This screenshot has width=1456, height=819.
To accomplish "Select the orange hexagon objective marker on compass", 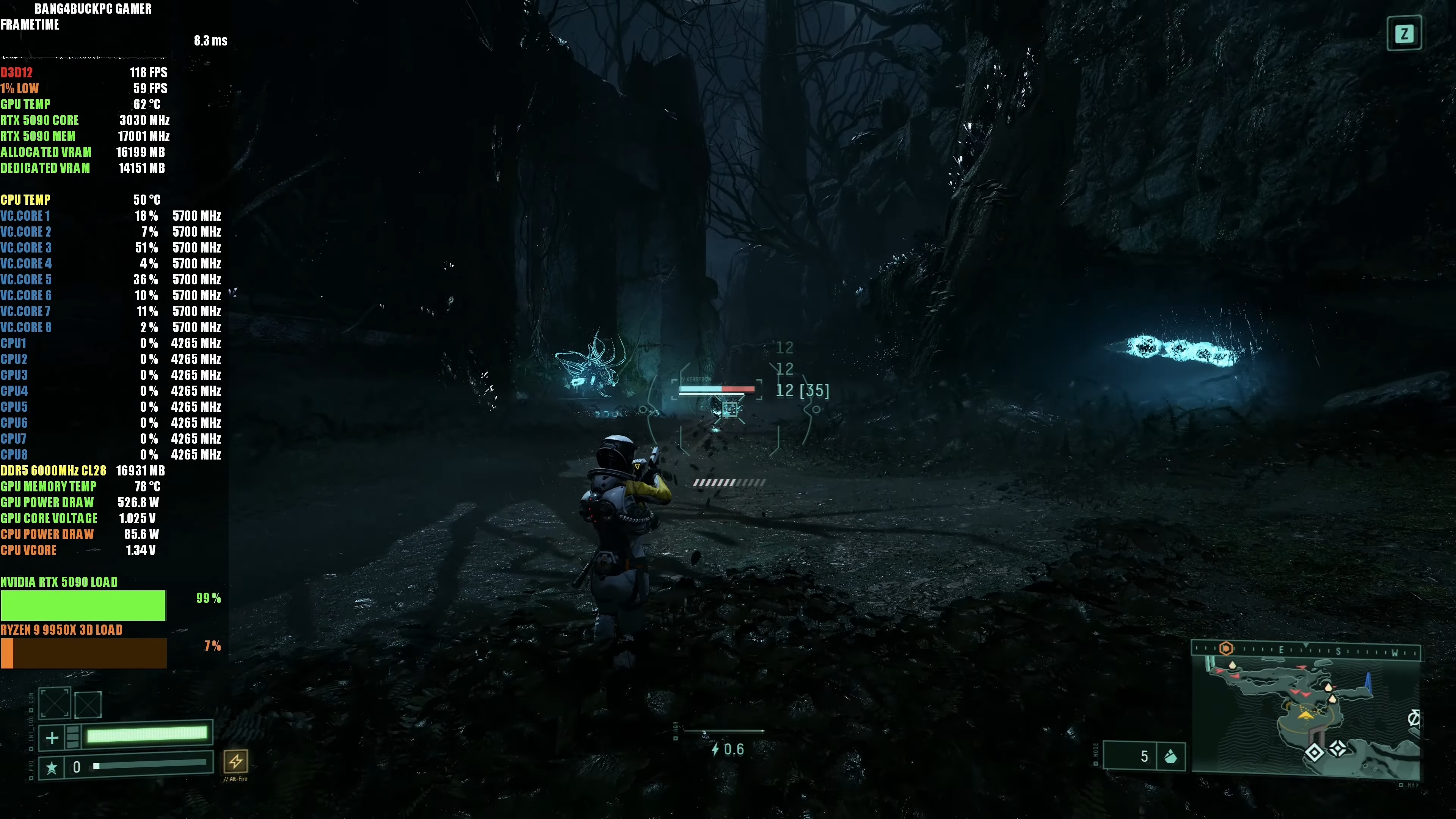I will [1225, 648].
